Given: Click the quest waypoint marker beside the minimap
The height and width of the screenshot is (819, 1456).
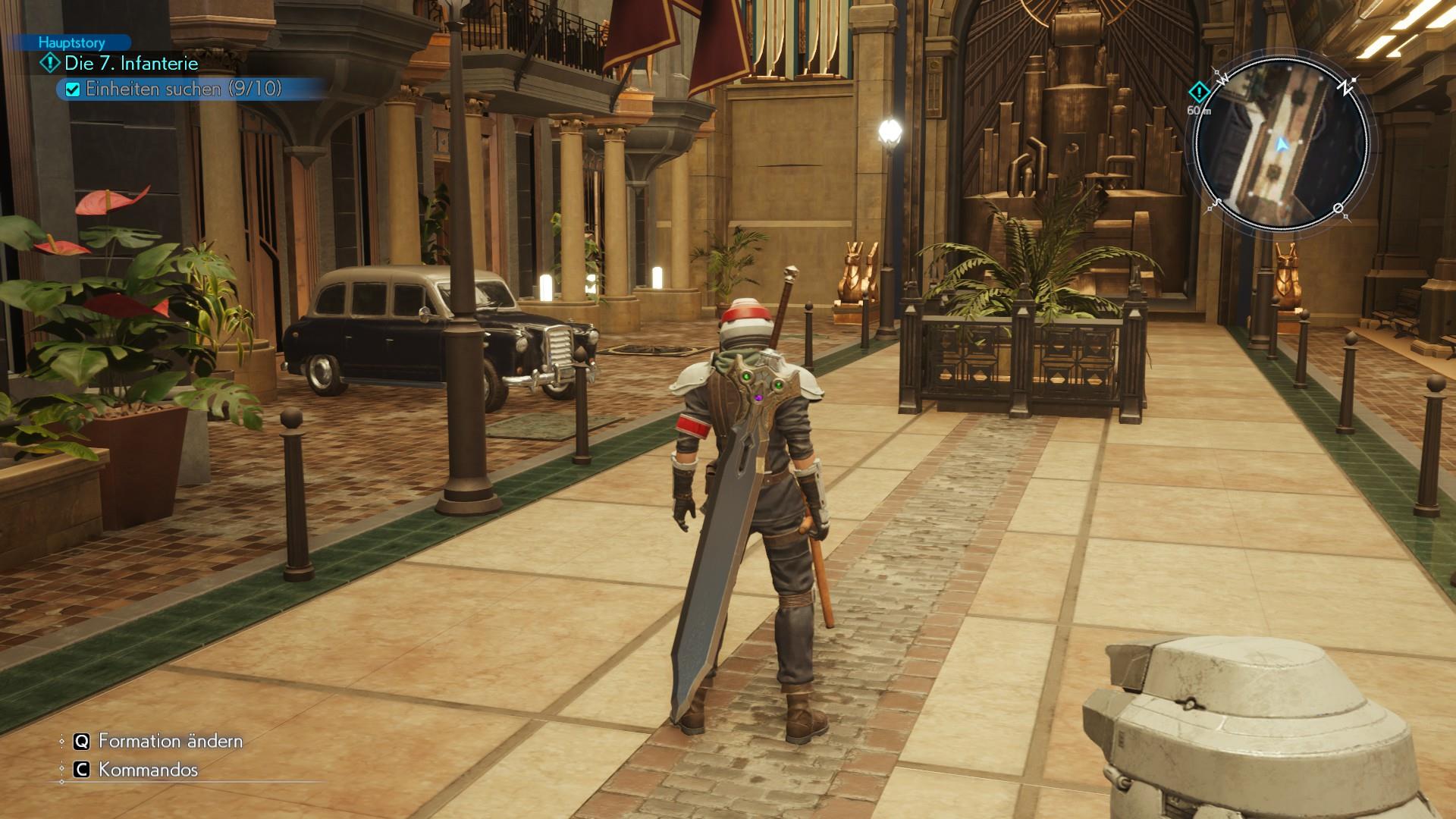Looking at the screenshot, I should click(1198, 93).
